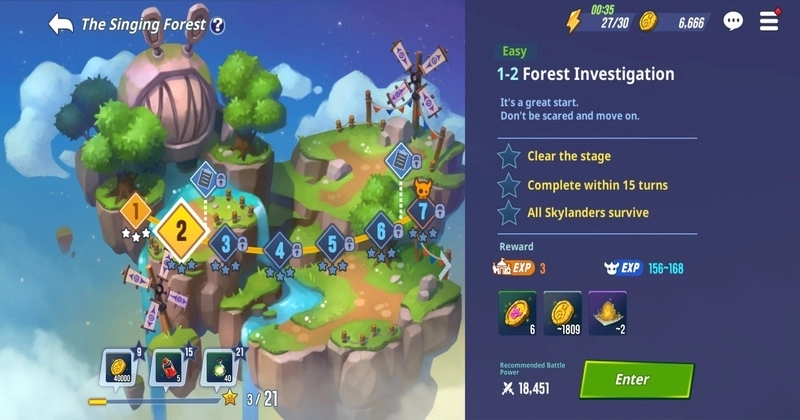Open the hamburger main menu
800x420 pixels.
coord(769,20)
